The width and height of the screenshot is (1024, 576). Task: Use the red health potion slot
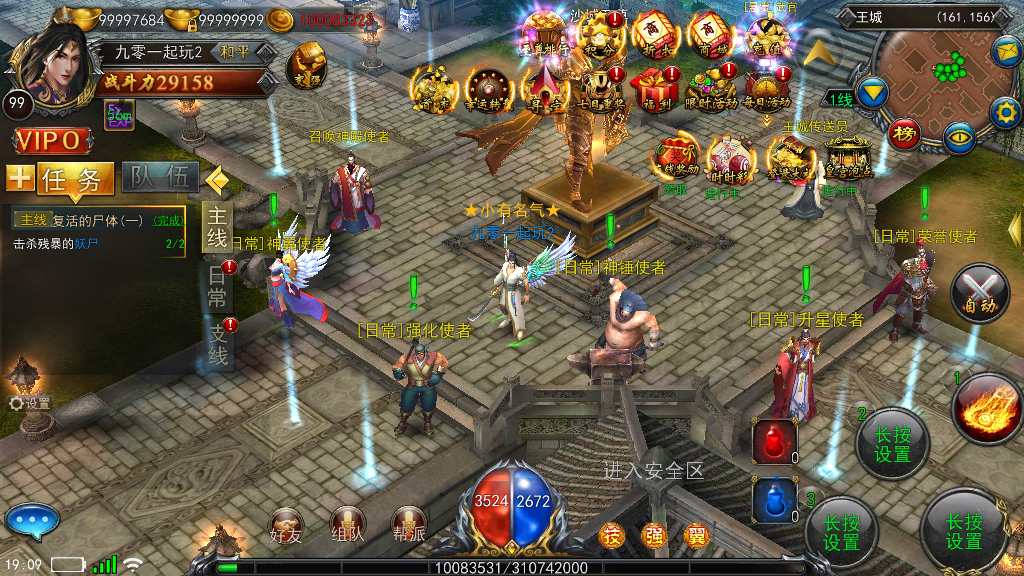775,441
